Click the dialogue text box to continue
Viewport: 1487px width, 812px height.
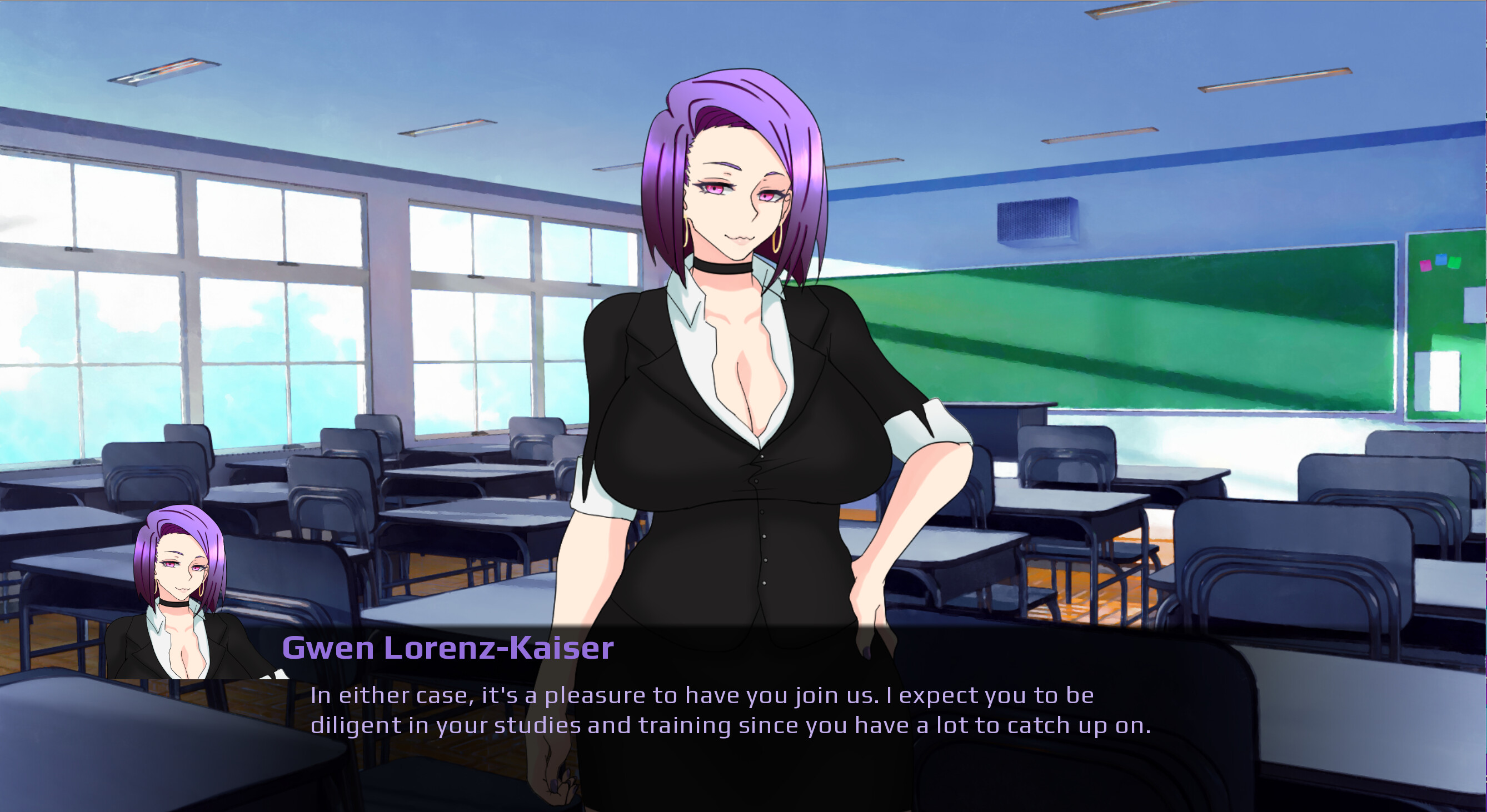tap(730, 711)
